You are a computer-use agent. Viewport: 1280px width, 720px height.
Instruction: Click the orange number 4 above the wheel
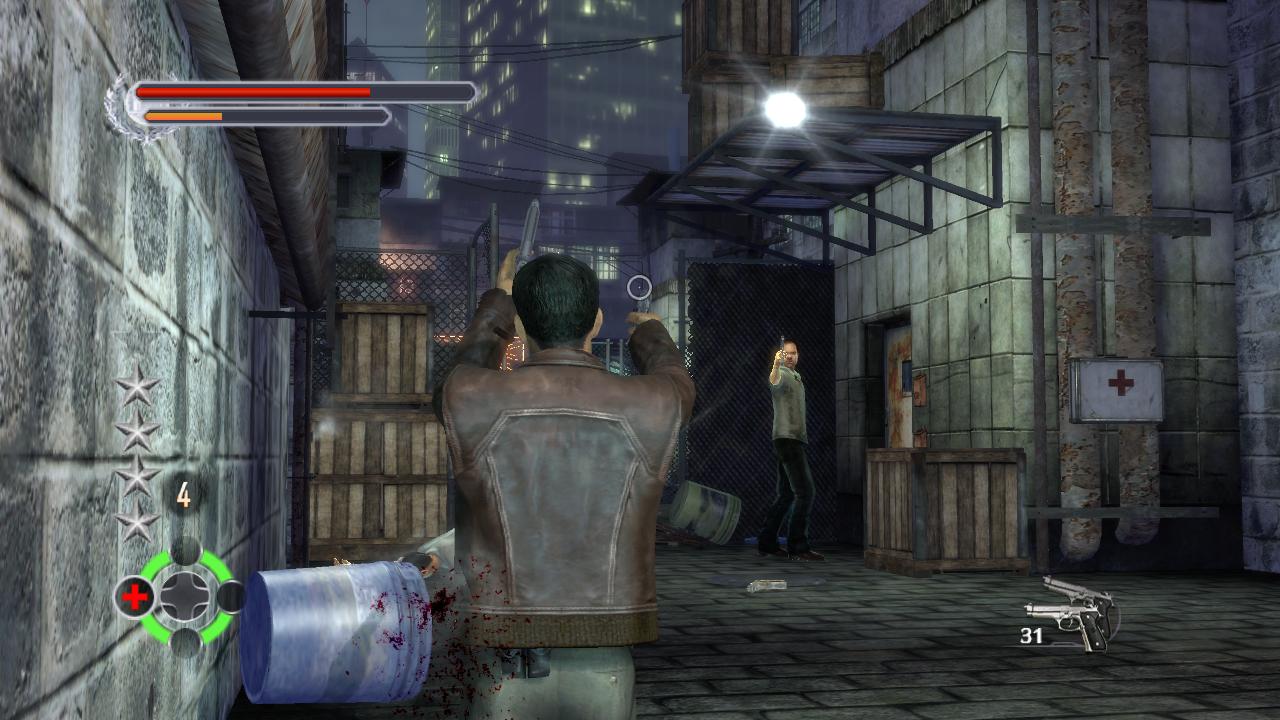[x=182, y=492]
